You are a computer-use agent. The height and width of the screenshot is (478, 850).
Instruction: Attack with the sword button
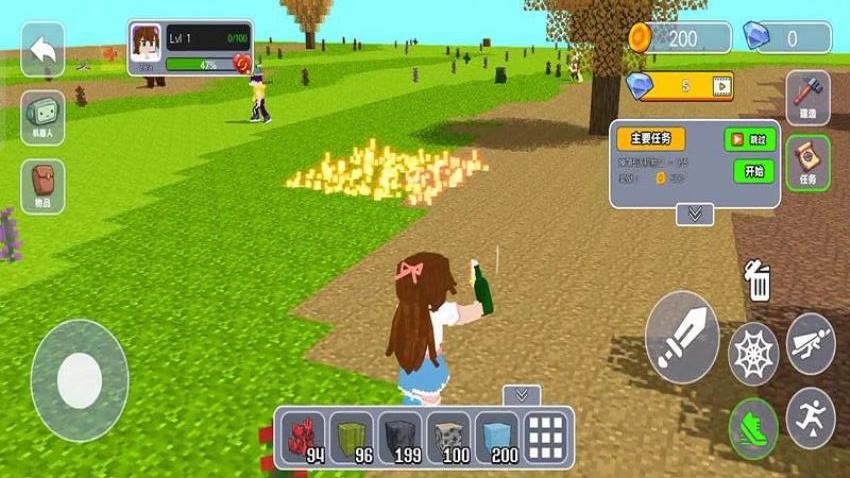click(x=682, y=337)
